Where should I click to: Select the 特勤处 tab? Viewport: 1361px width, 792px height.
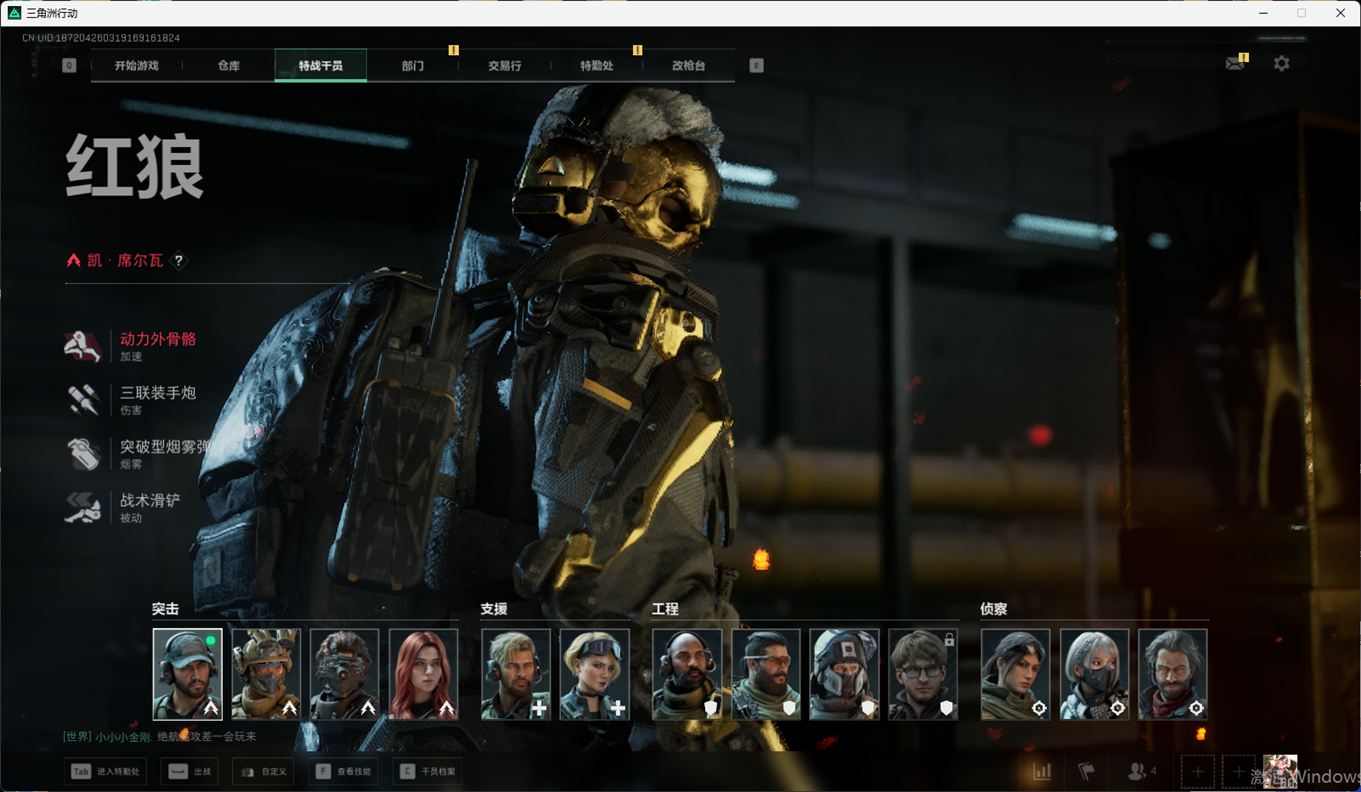point(597,66)
